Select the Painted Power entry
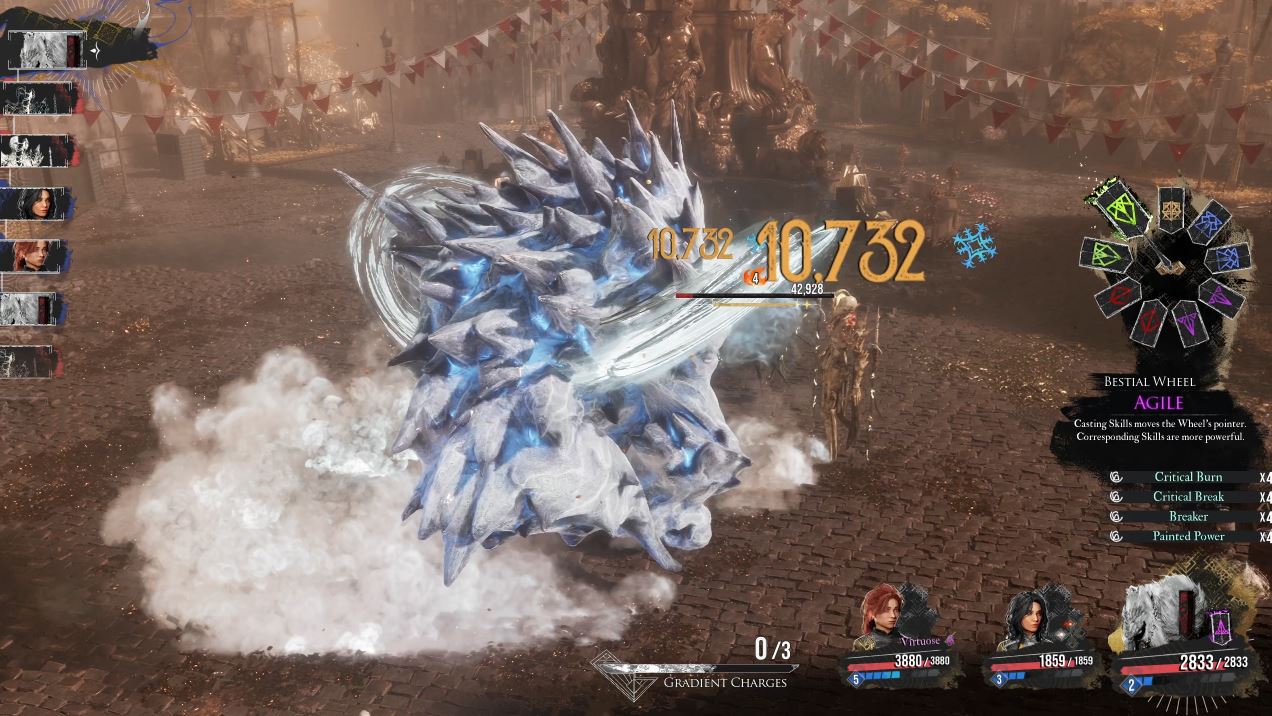Screen dimensions: 1272x716 tap(1187, 537)
